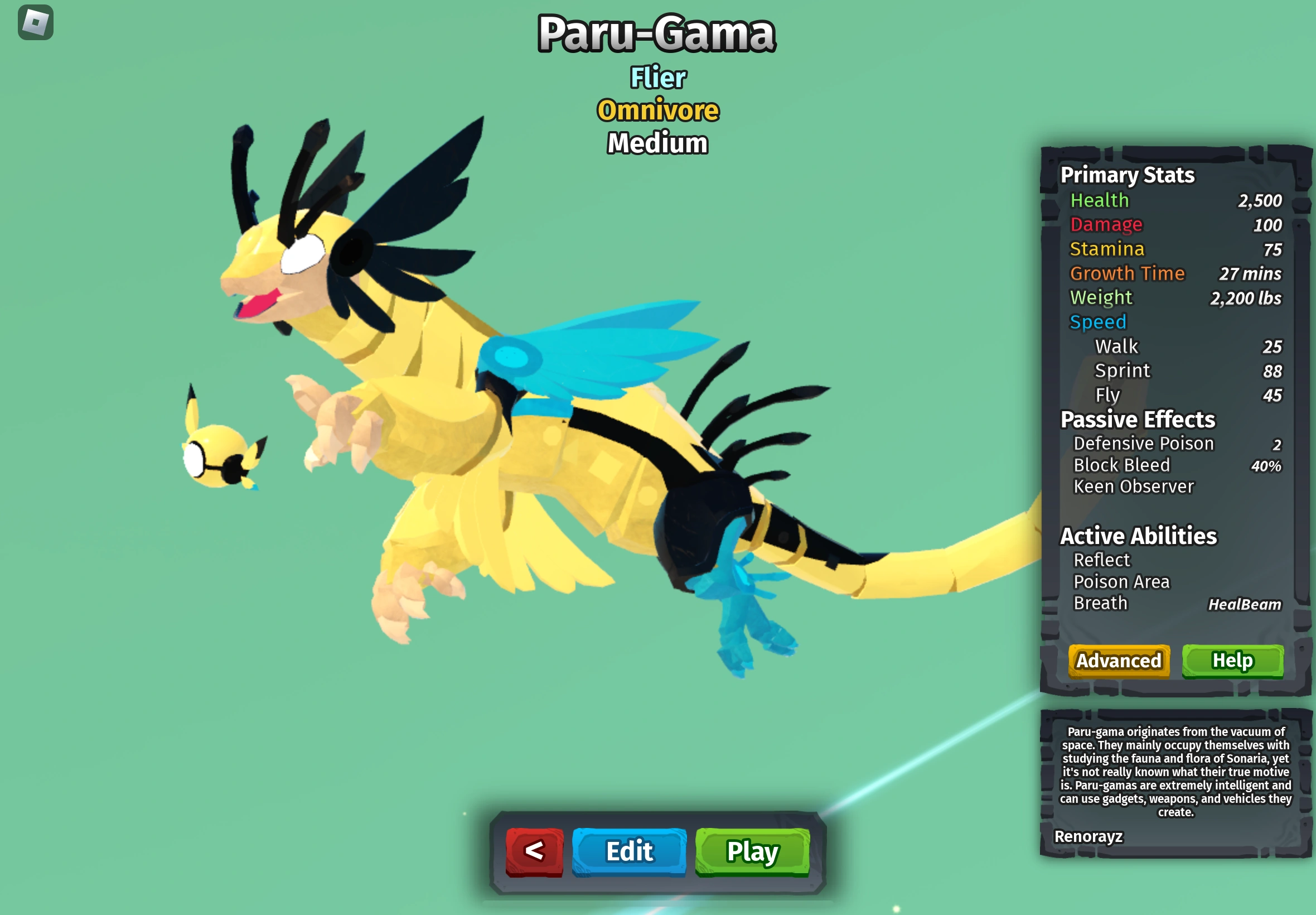Click the red back arrow icon
The image size is (1316, 915).
pos(535,851)
